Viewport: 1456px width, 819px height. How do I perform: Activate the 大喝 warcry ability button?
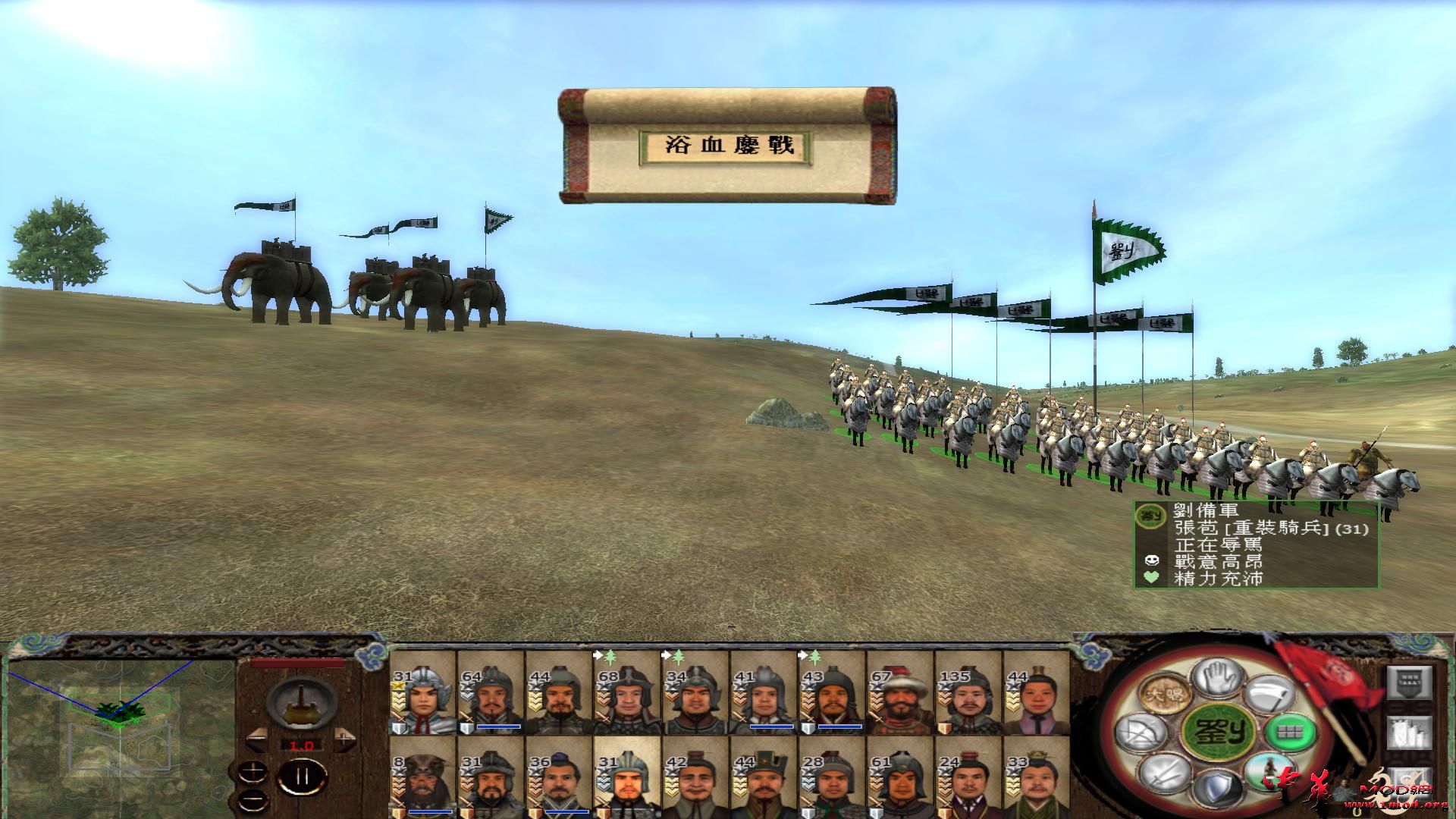point(1166,693)
